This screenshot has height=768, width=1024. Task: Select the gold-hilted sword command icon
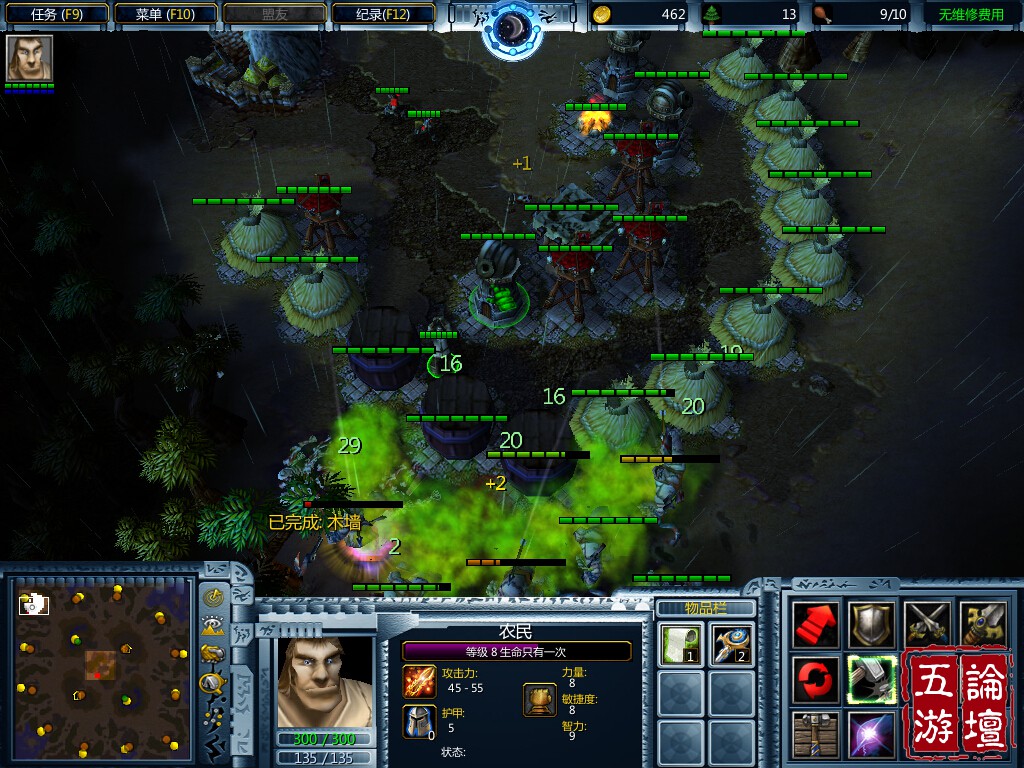pos(981,625)
